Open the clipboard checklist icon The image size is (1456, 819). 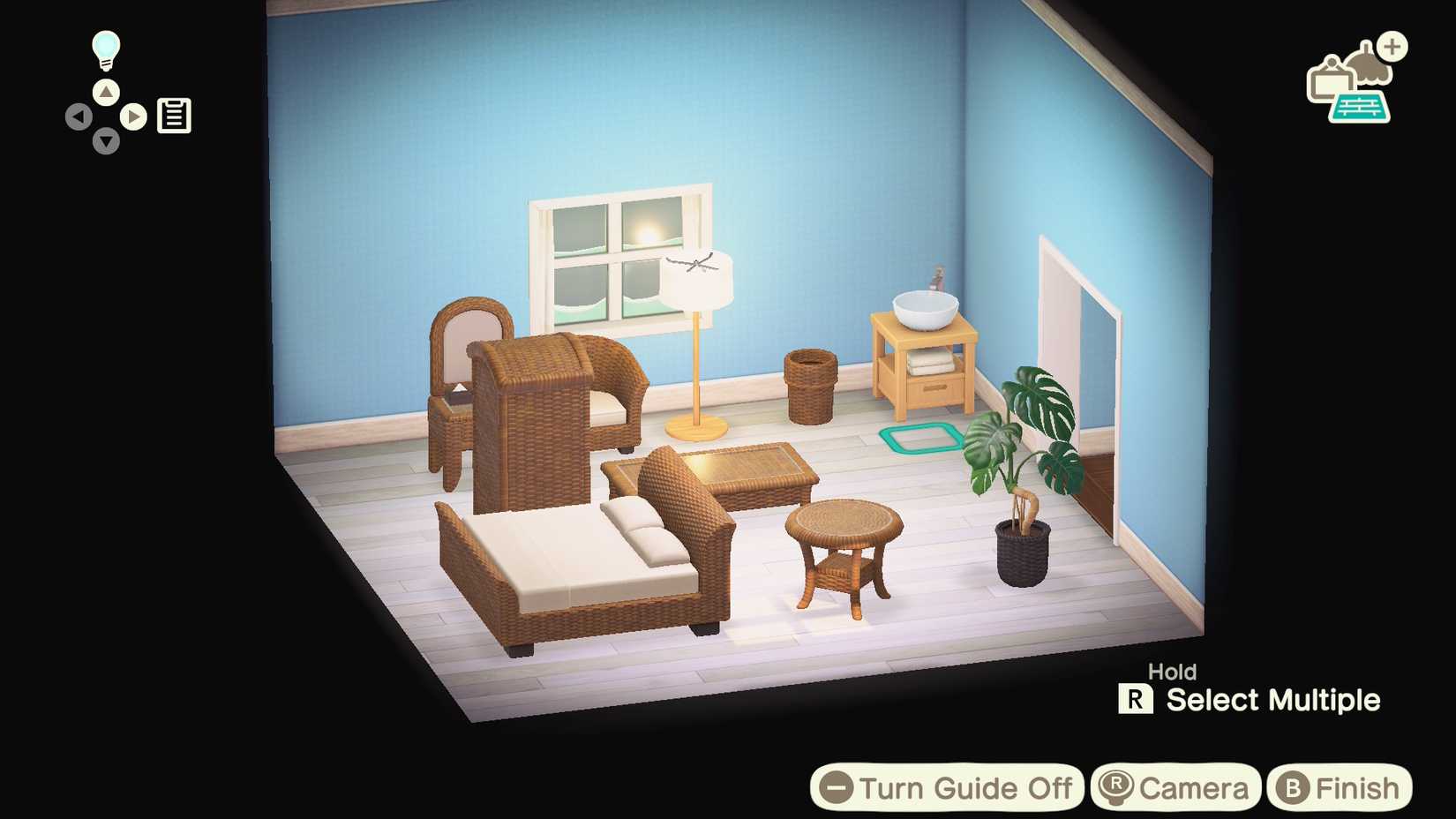(x=173, y=115)
